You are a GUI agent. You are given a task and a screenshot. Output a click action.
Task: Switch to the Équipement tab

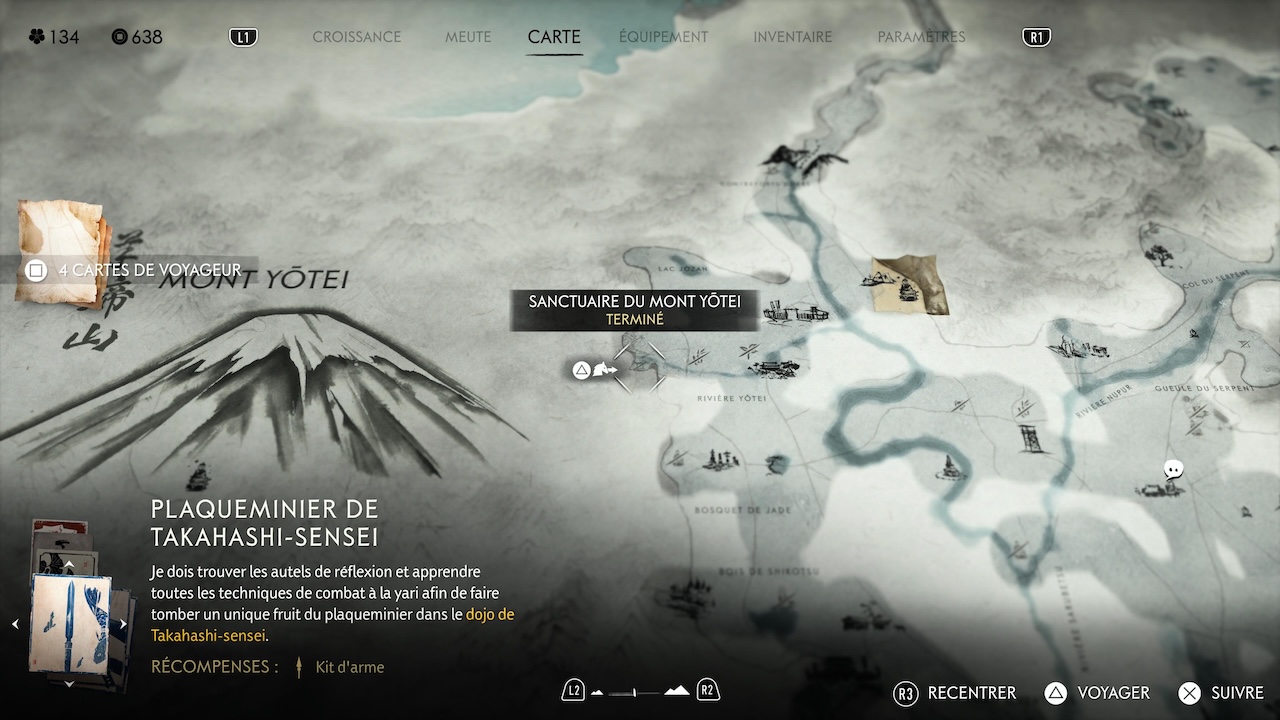tap(663, 37)
